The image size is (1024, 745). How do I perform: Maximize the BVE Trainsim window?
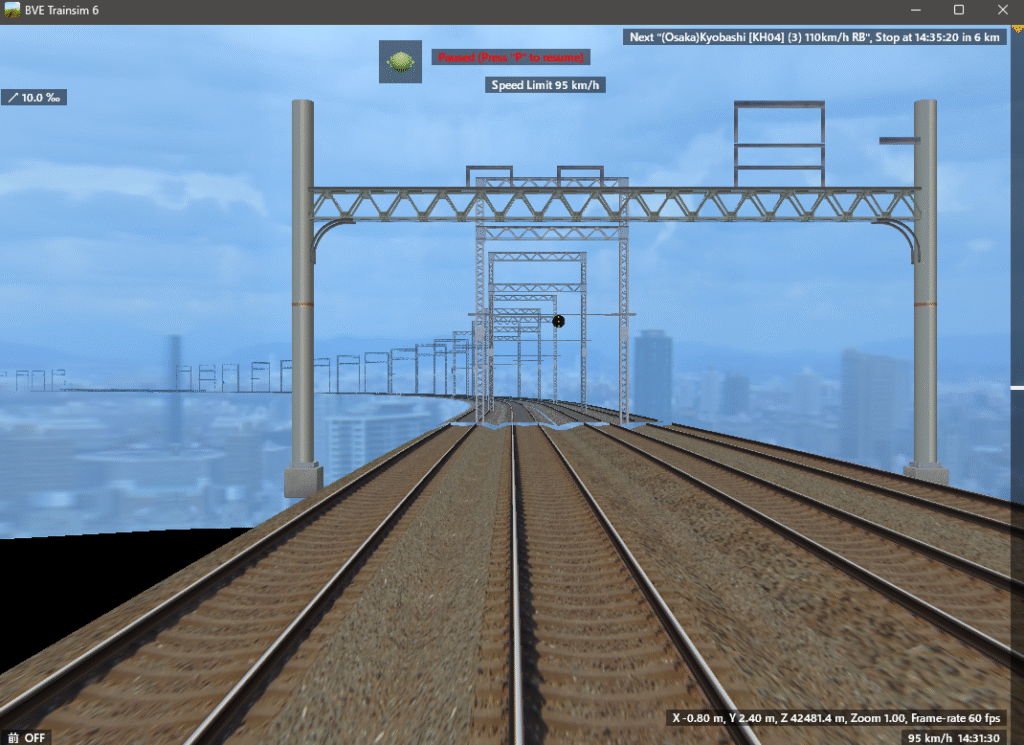click(959, 11)
